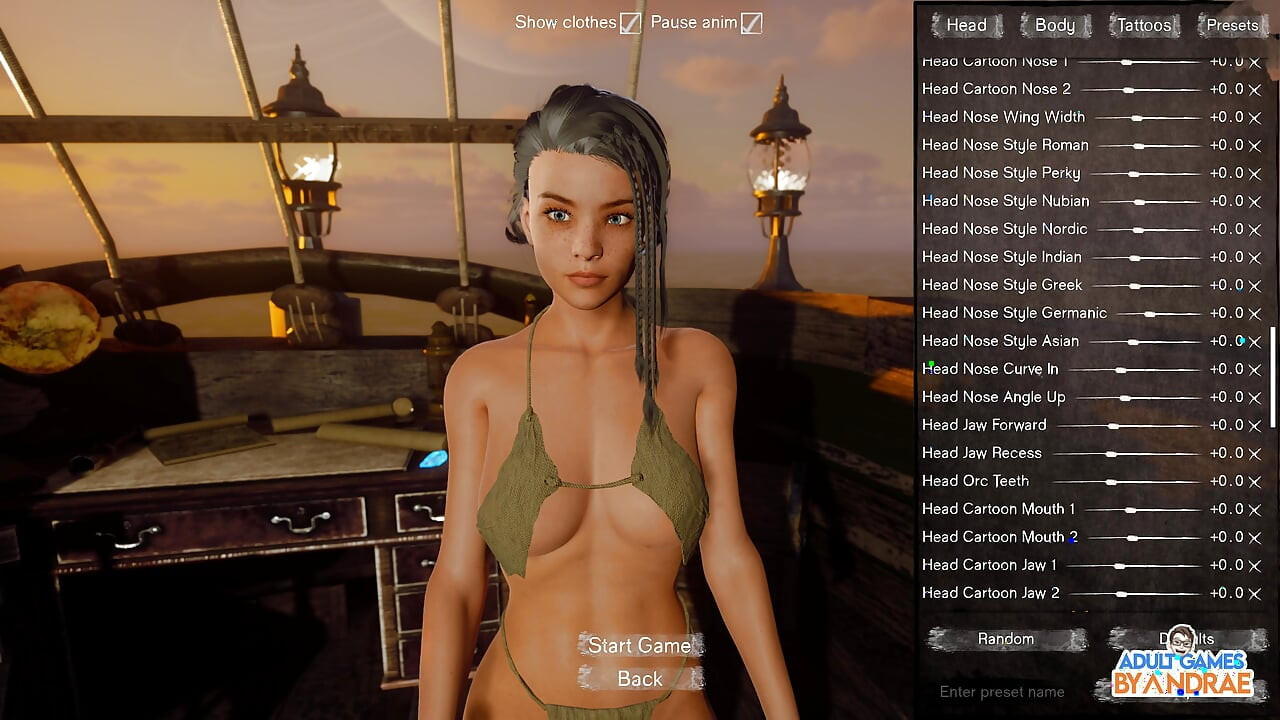Show the Presets tab
The image size is (1280, 720).
point(1232,25)
